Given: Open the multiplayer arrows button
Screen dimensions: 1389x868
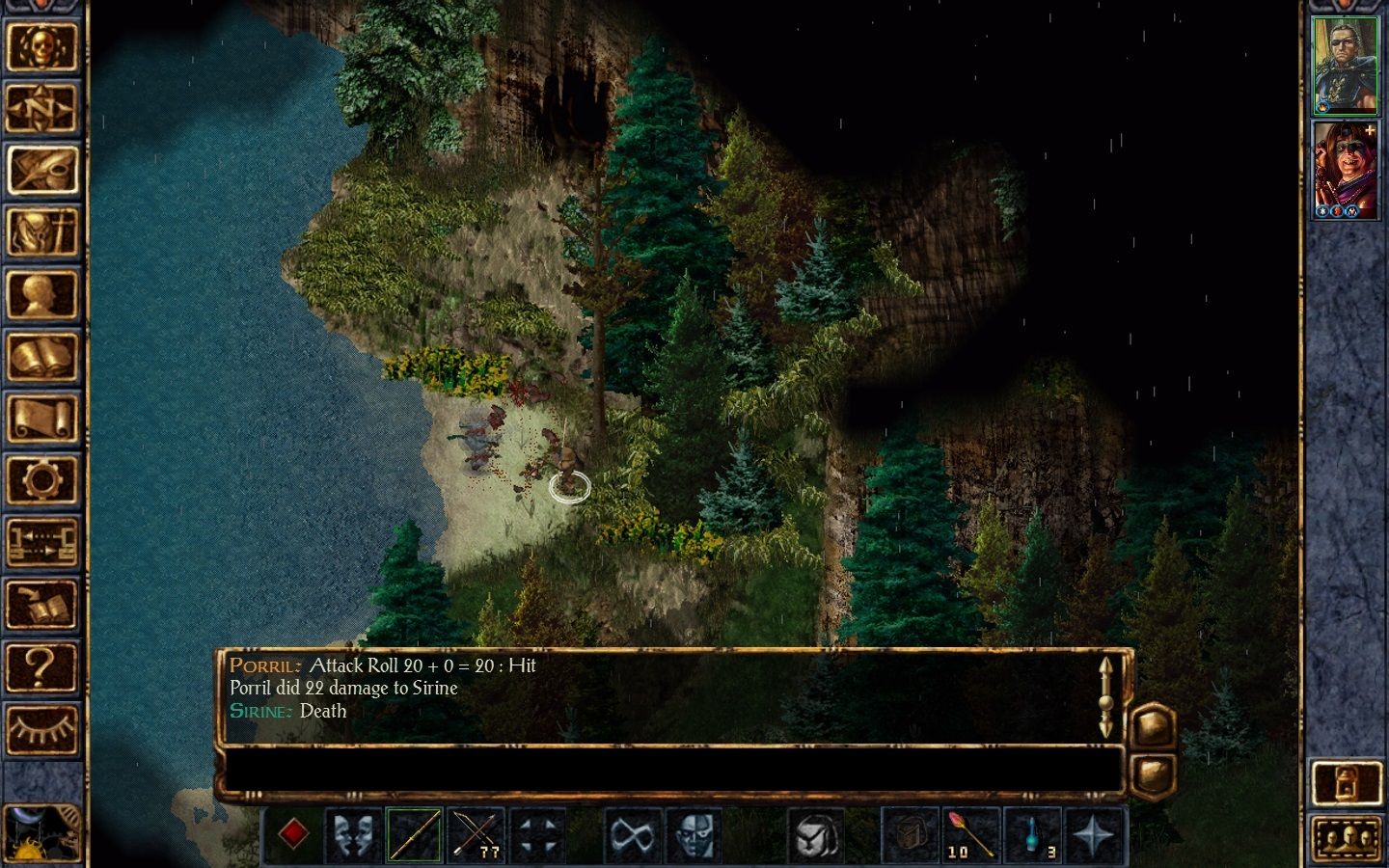Looking at the screenshot, I should tap(41, 541).
